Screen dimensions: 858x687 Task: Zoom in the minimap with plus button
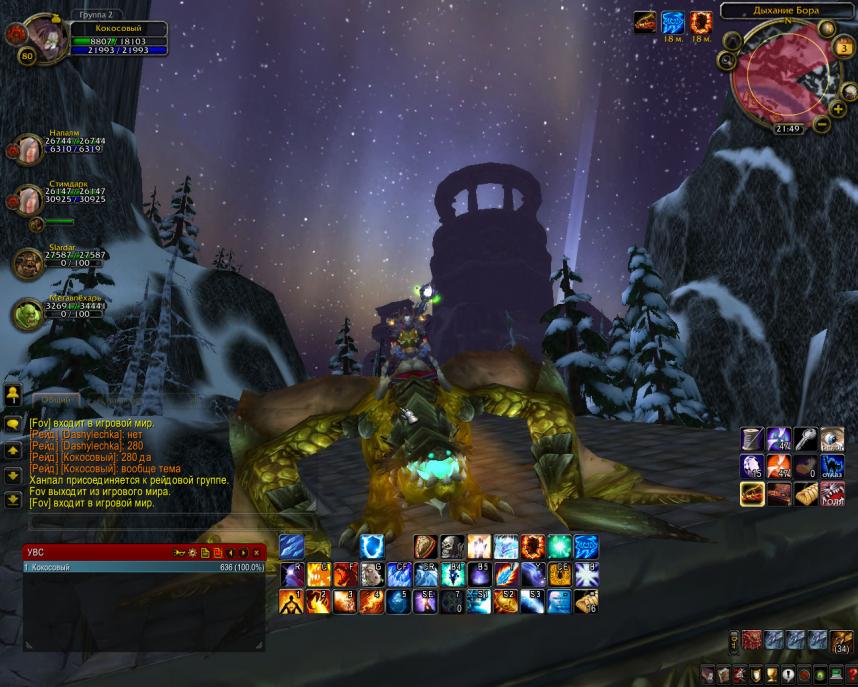pyautogui.click(x=836, y=108)
